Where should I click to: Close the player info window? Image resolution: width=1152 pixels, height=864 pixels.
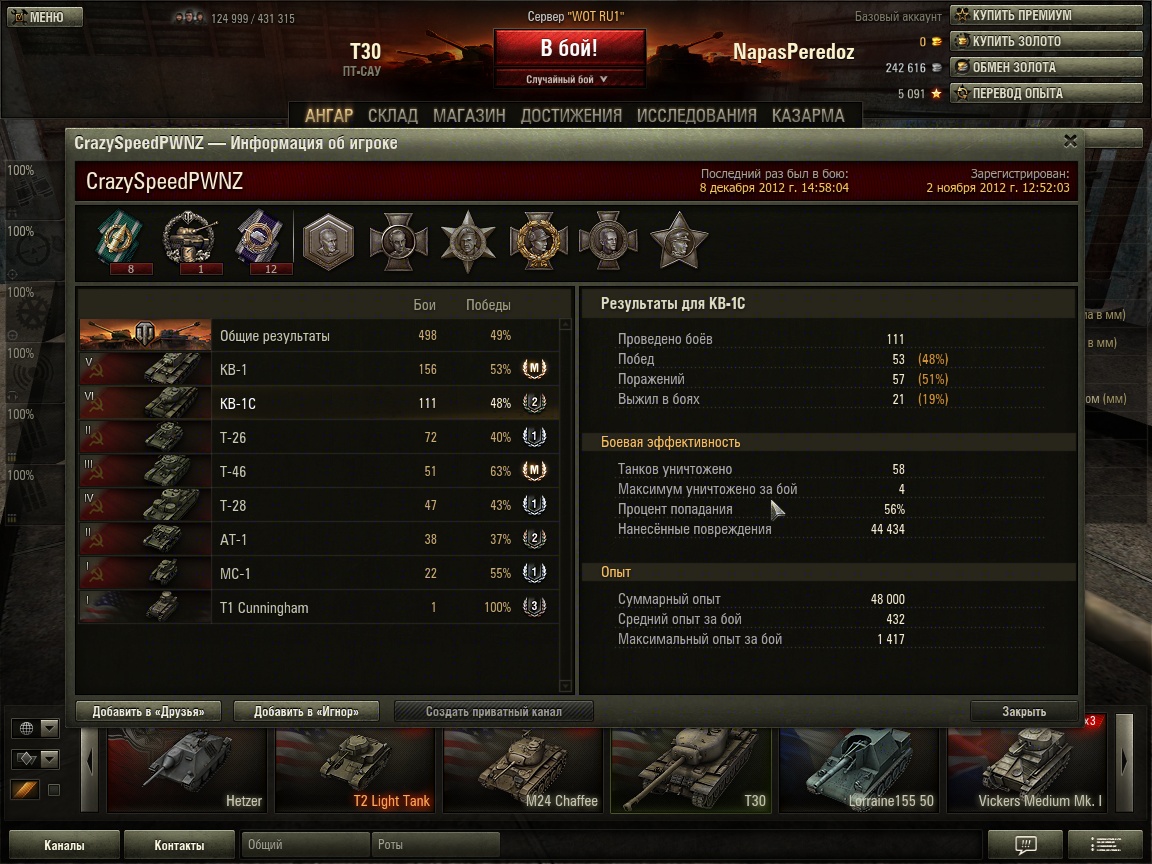1070,141
